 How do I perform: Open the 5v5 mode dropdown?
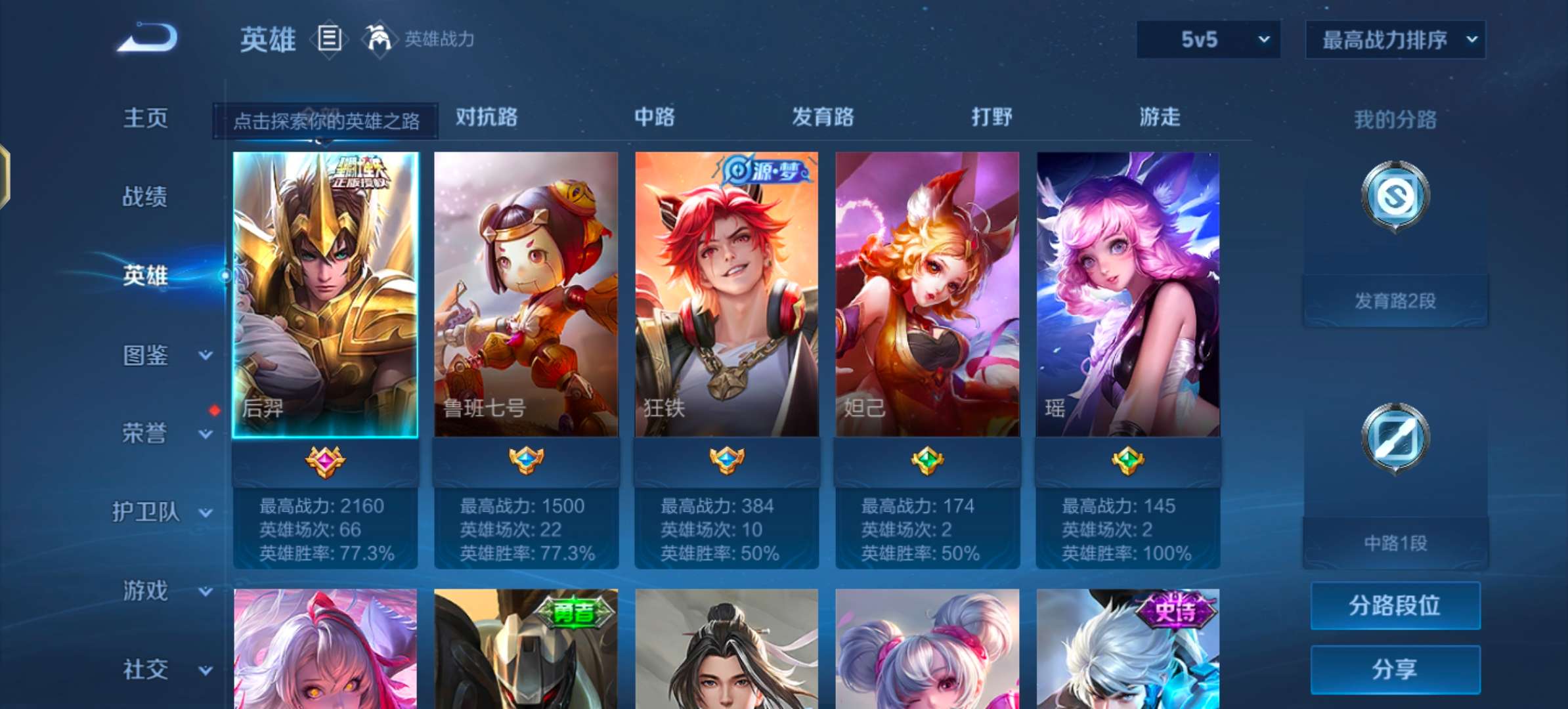1207,39
